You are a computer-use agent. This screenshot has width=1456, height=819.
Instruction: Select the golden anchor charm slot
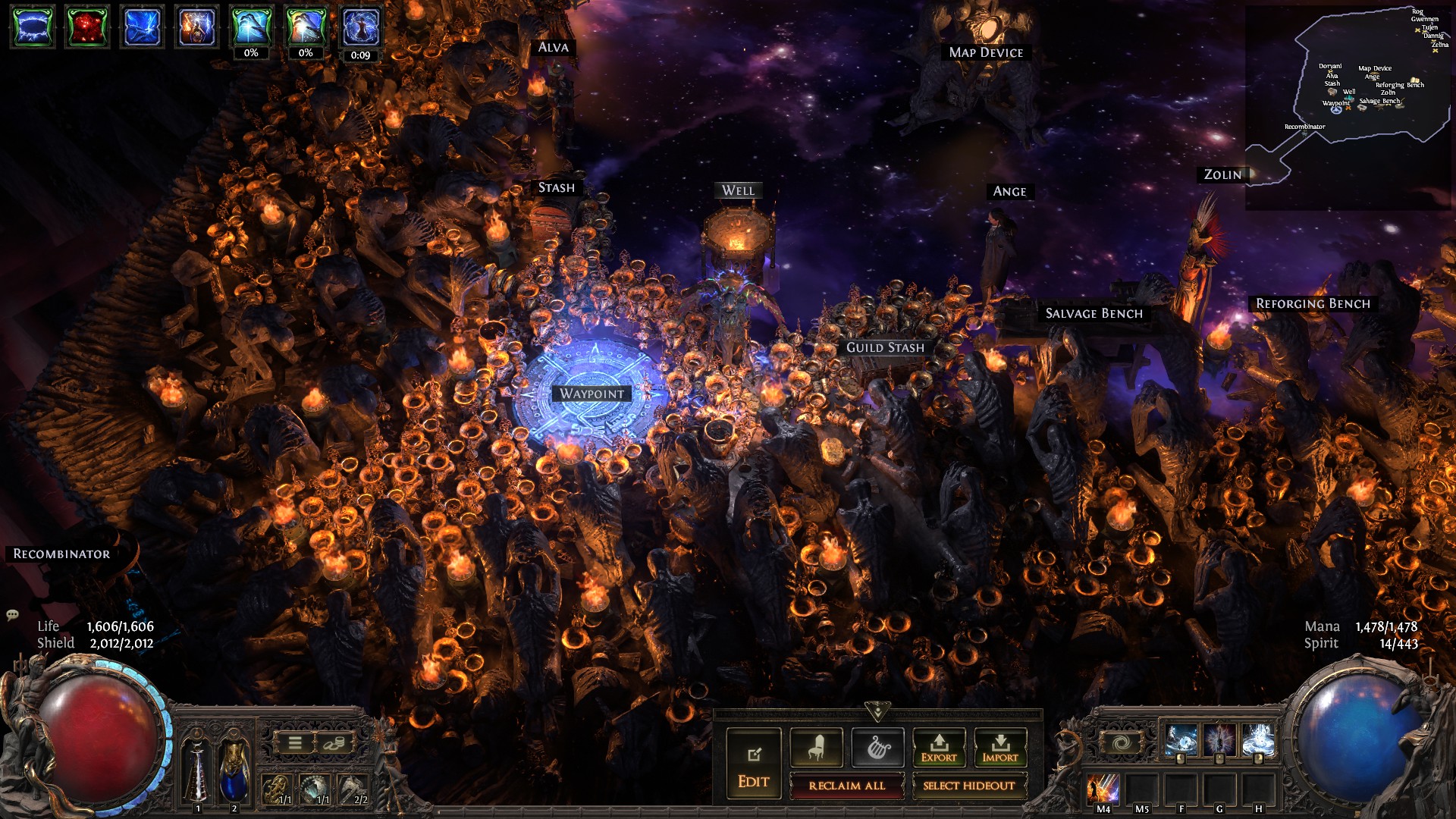[x=277, y=789]
